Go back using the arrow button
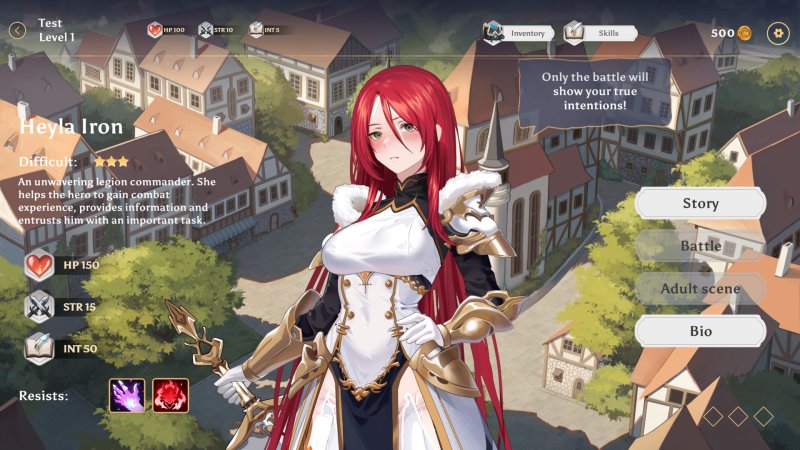800x450 pixels. [x=17, y=31]
